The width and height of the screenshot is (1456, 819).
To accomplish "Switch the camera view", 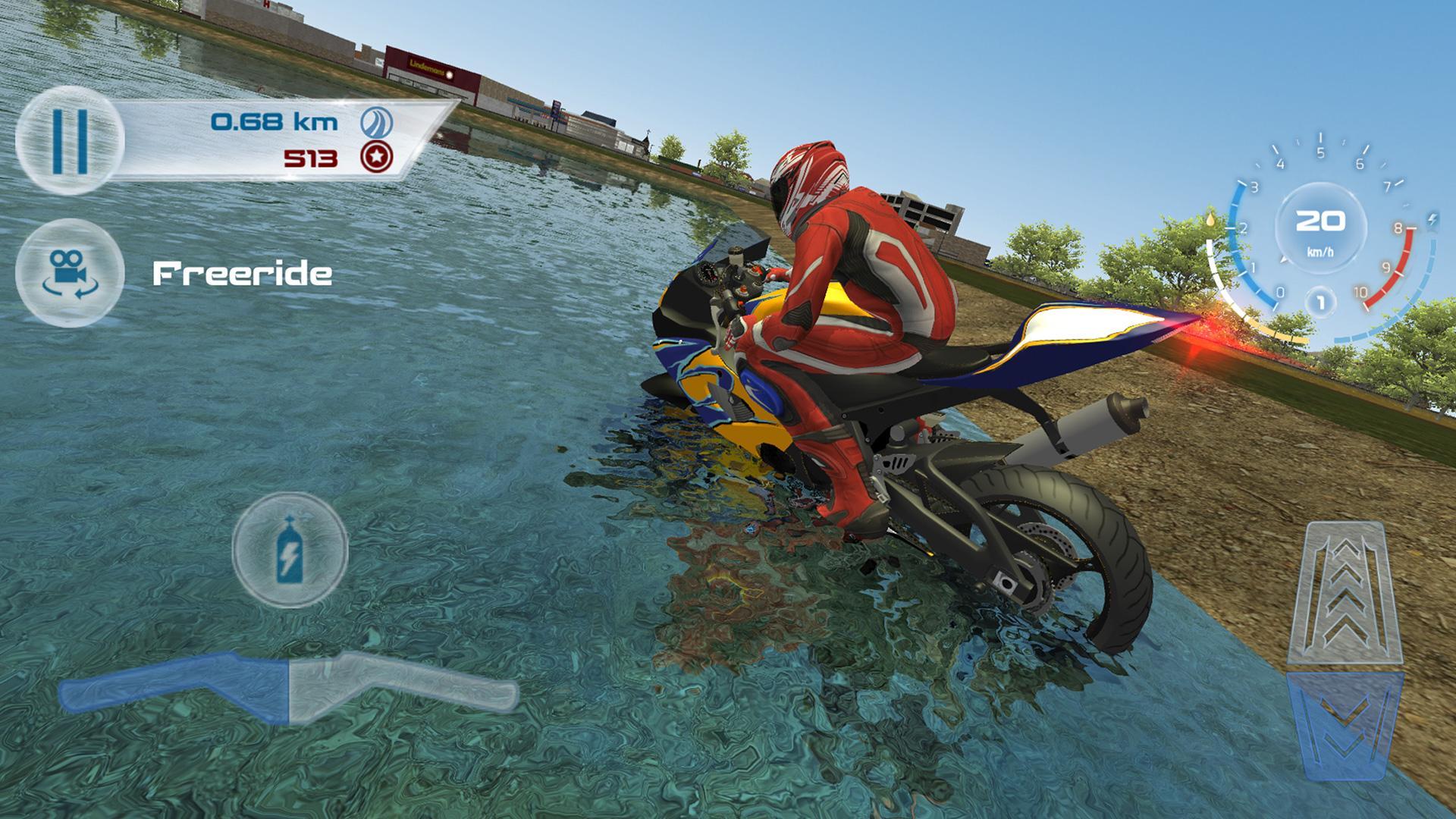I will [69, 272].
